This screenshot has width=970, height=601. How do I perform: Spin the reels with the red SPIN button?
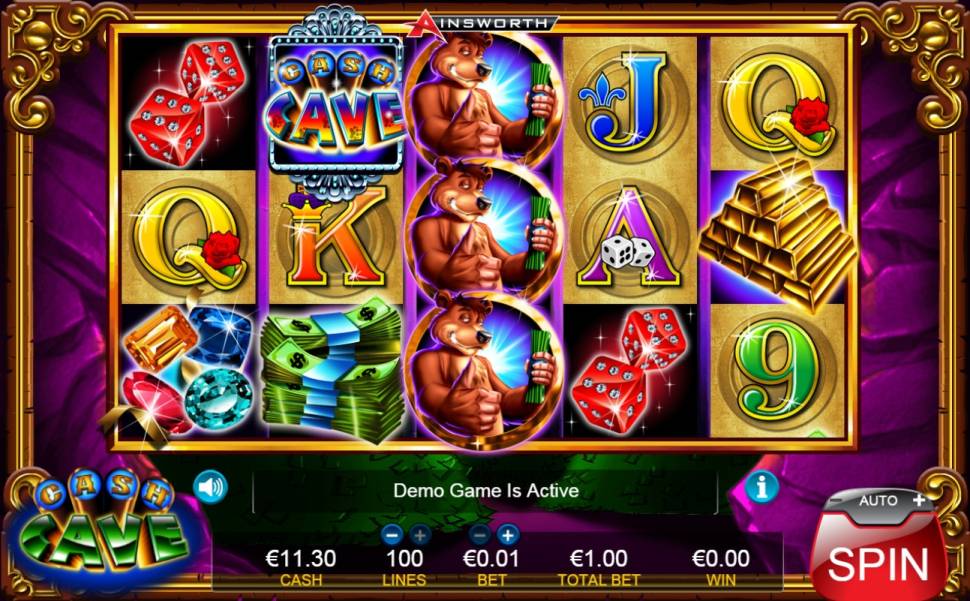coord(878,562)
